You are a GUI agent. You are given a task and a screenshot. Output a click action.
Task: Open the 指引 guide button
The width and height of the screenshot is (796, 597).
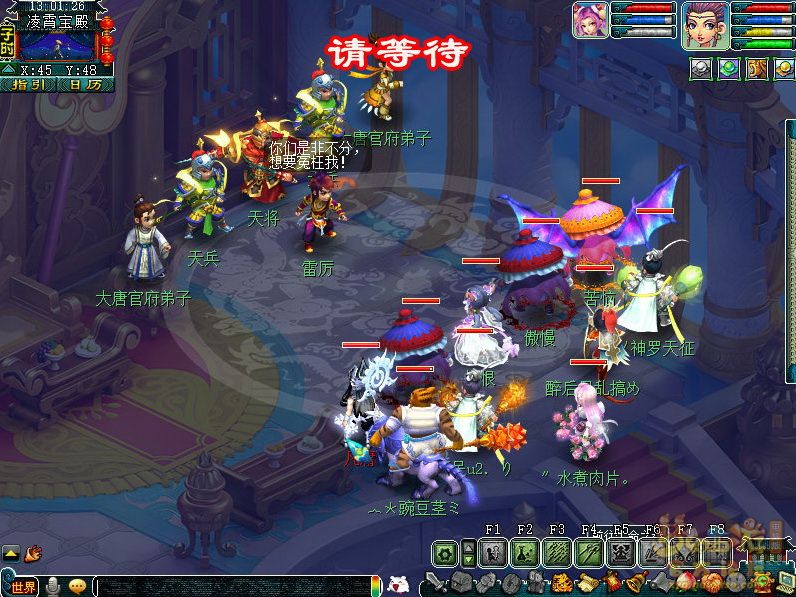(x=29, y=85)
